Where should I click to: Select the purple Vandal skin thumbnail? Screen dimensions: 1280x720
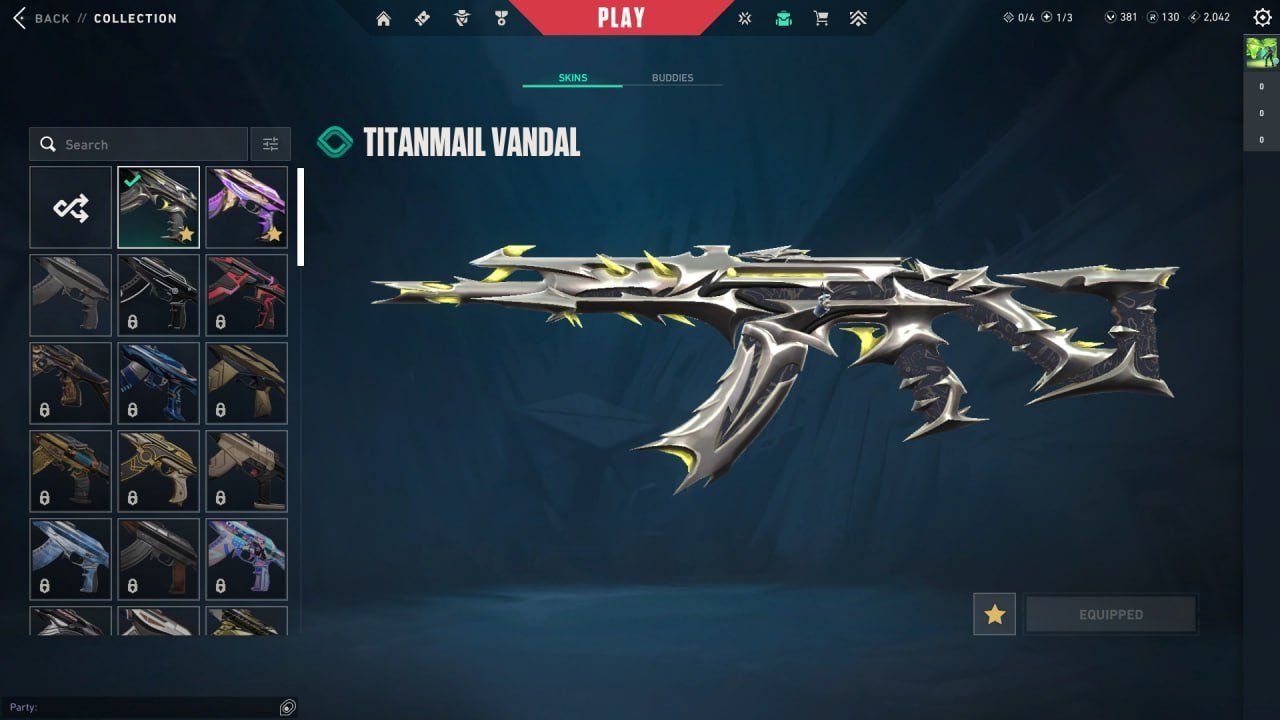tap(246, 206)
